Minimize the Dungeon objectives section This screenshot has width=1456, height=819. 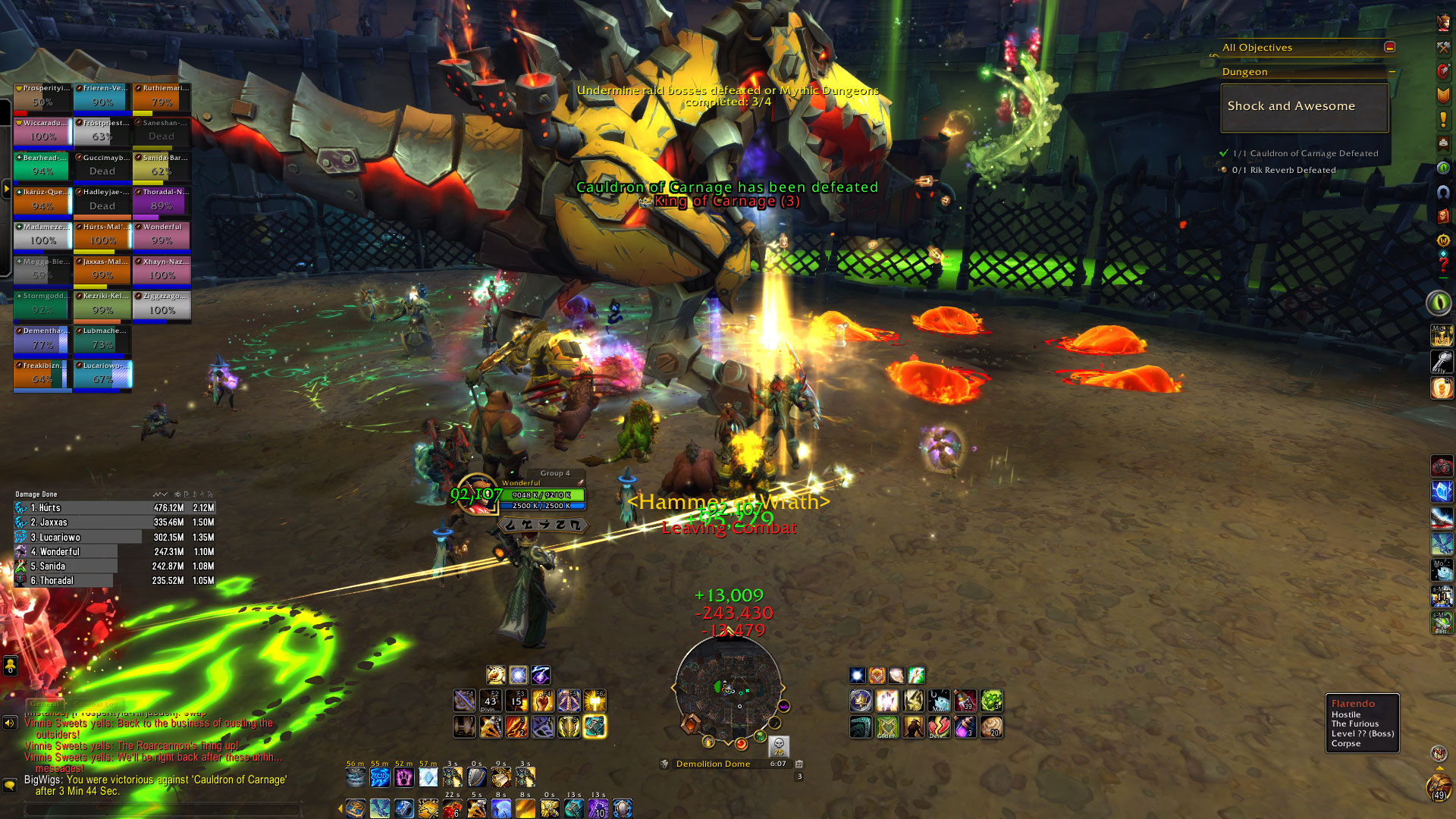(1392, 72)
